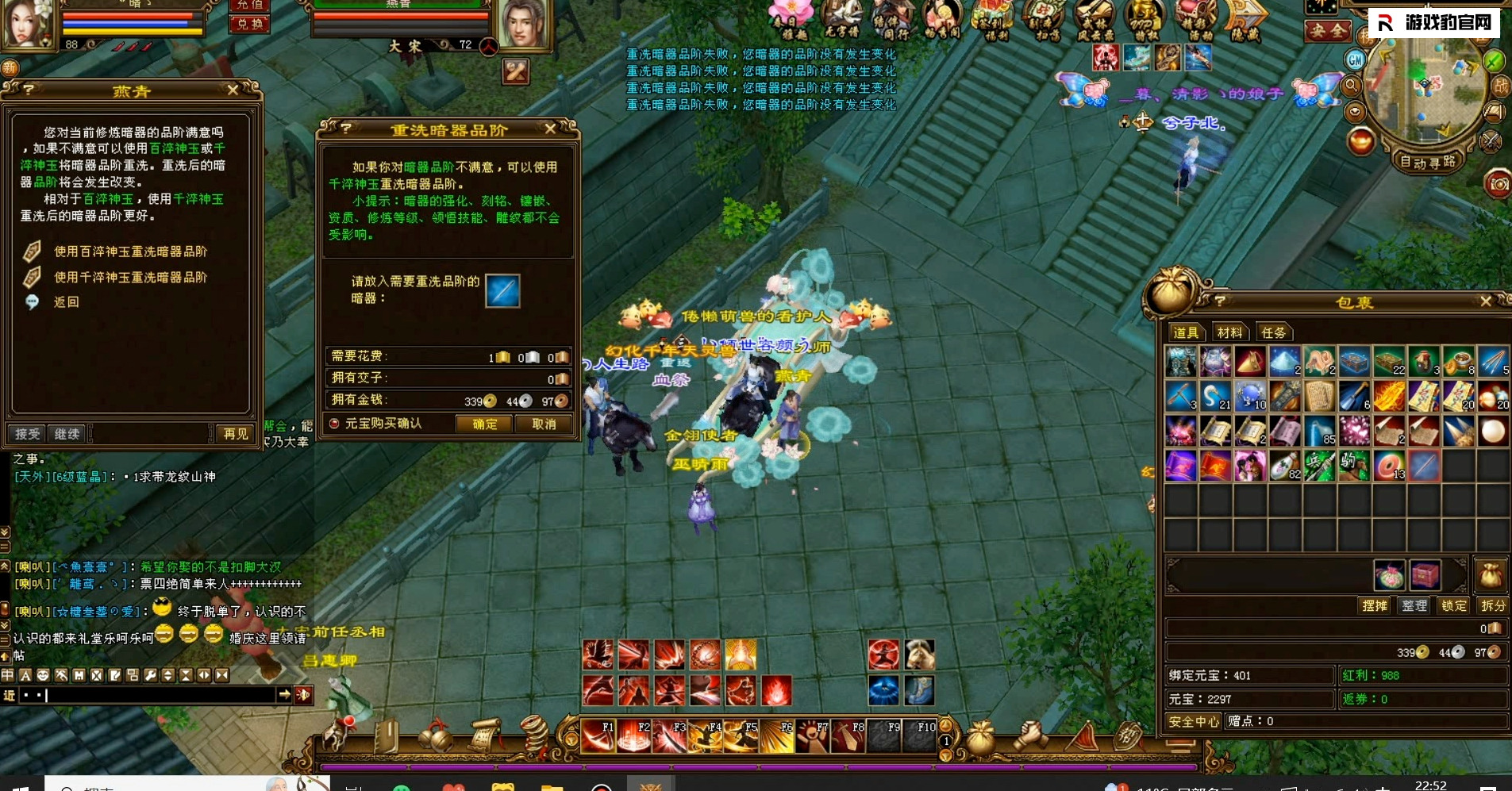
Task: Click the chat input field
Action: pyautogui.click(x=159, y=695)
